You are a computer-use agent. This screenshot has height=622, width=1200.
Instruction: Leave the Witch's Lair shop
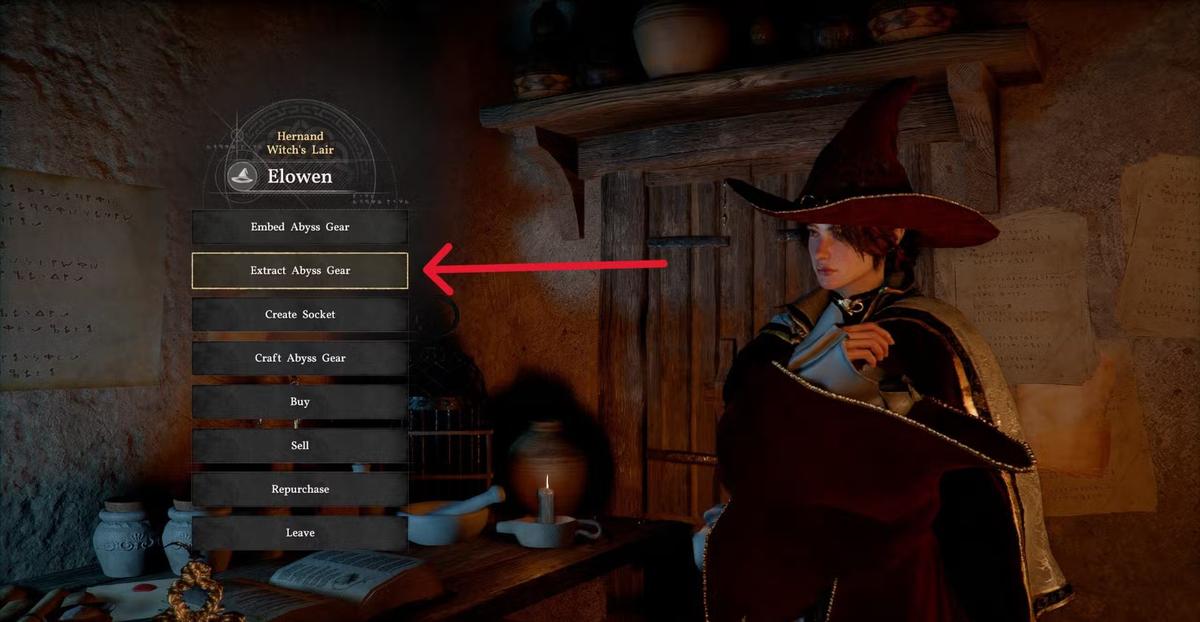click(300, 533)
